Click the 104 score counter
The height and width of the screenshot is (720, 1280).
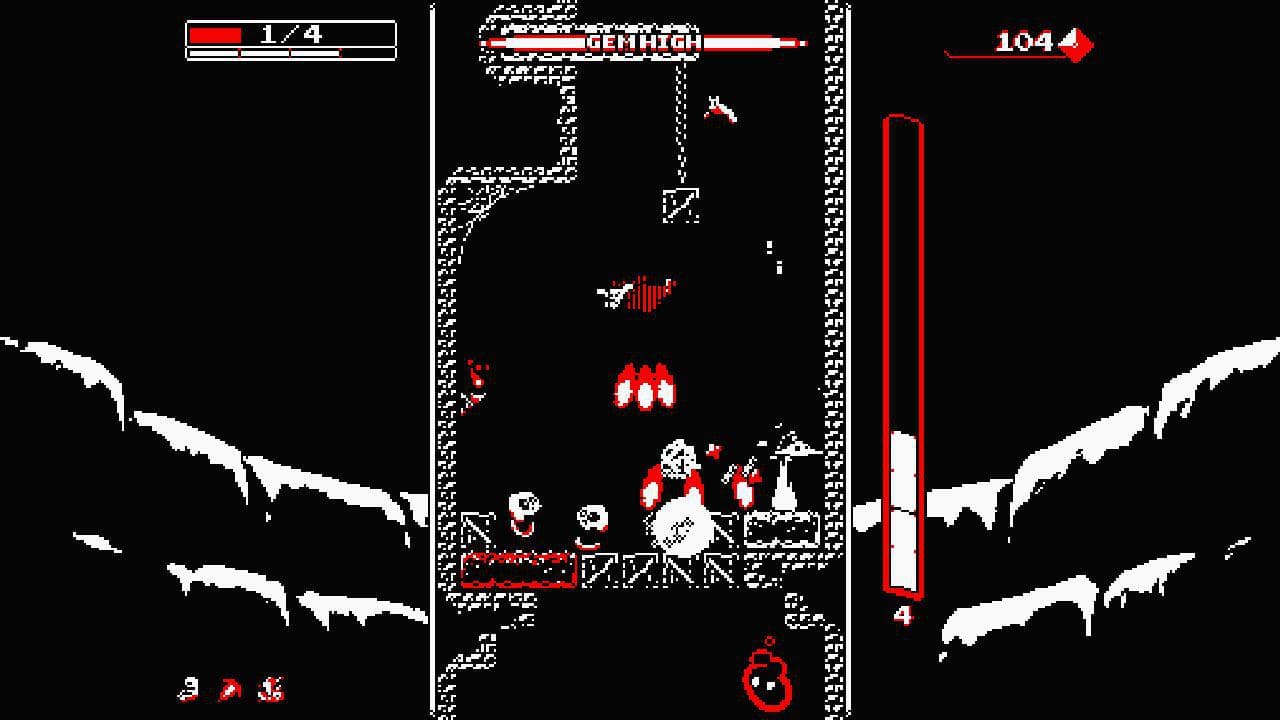coord(1022,43)
